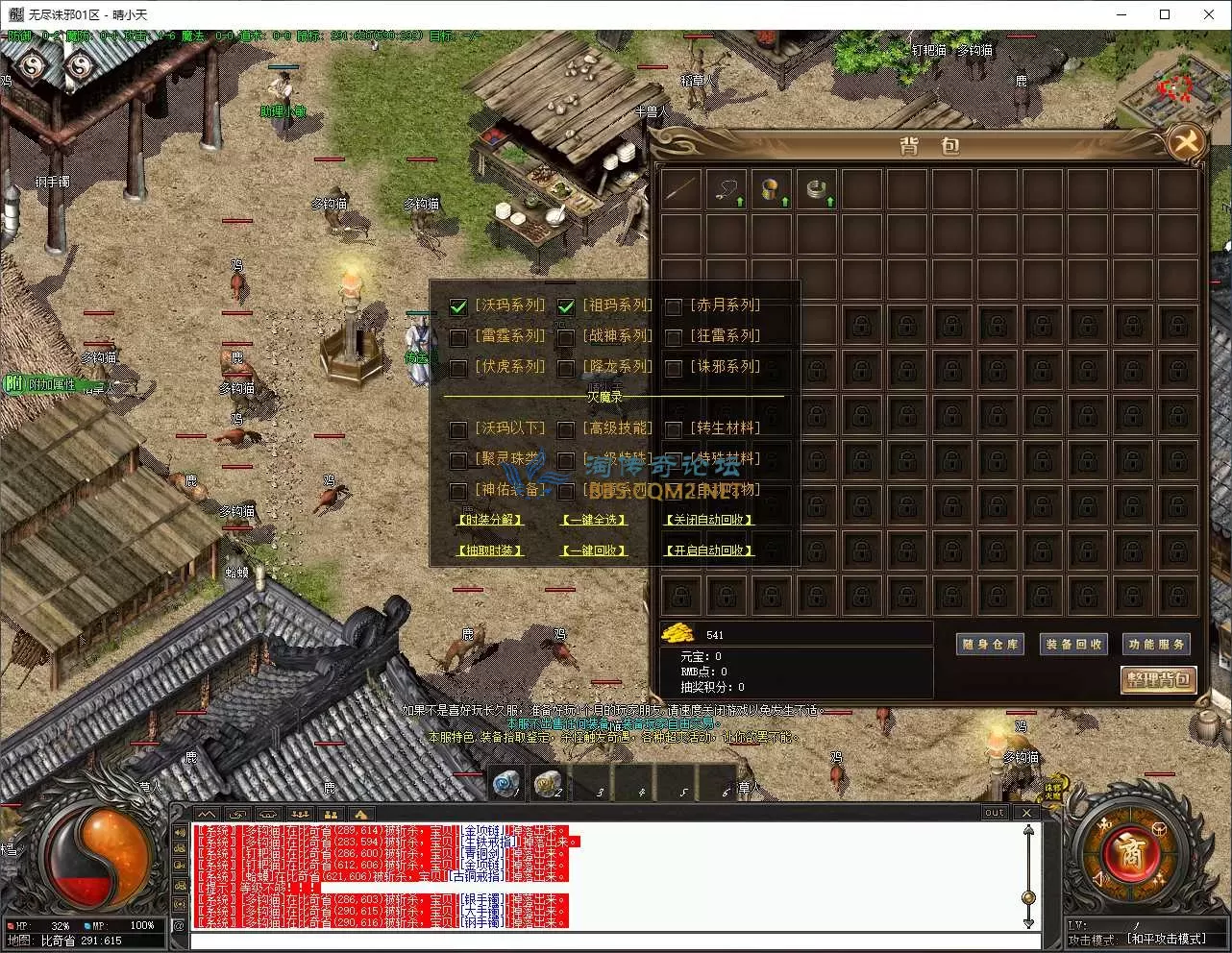Close the game window
Viewport: 1232px width, 953px height.
pos(1209,14)
